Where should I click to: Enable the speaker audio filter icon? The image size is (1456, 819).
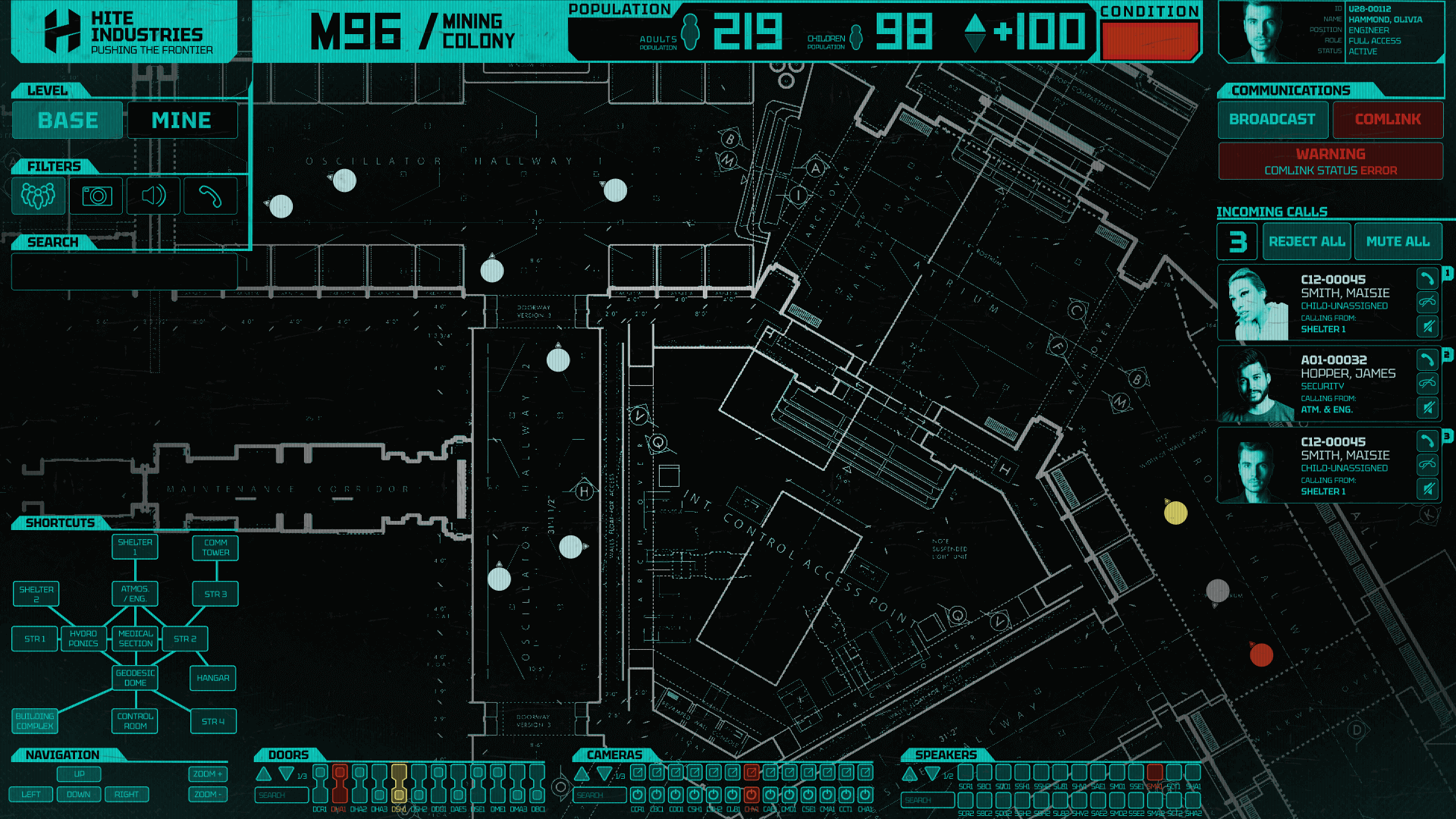(x=153, y=196)
